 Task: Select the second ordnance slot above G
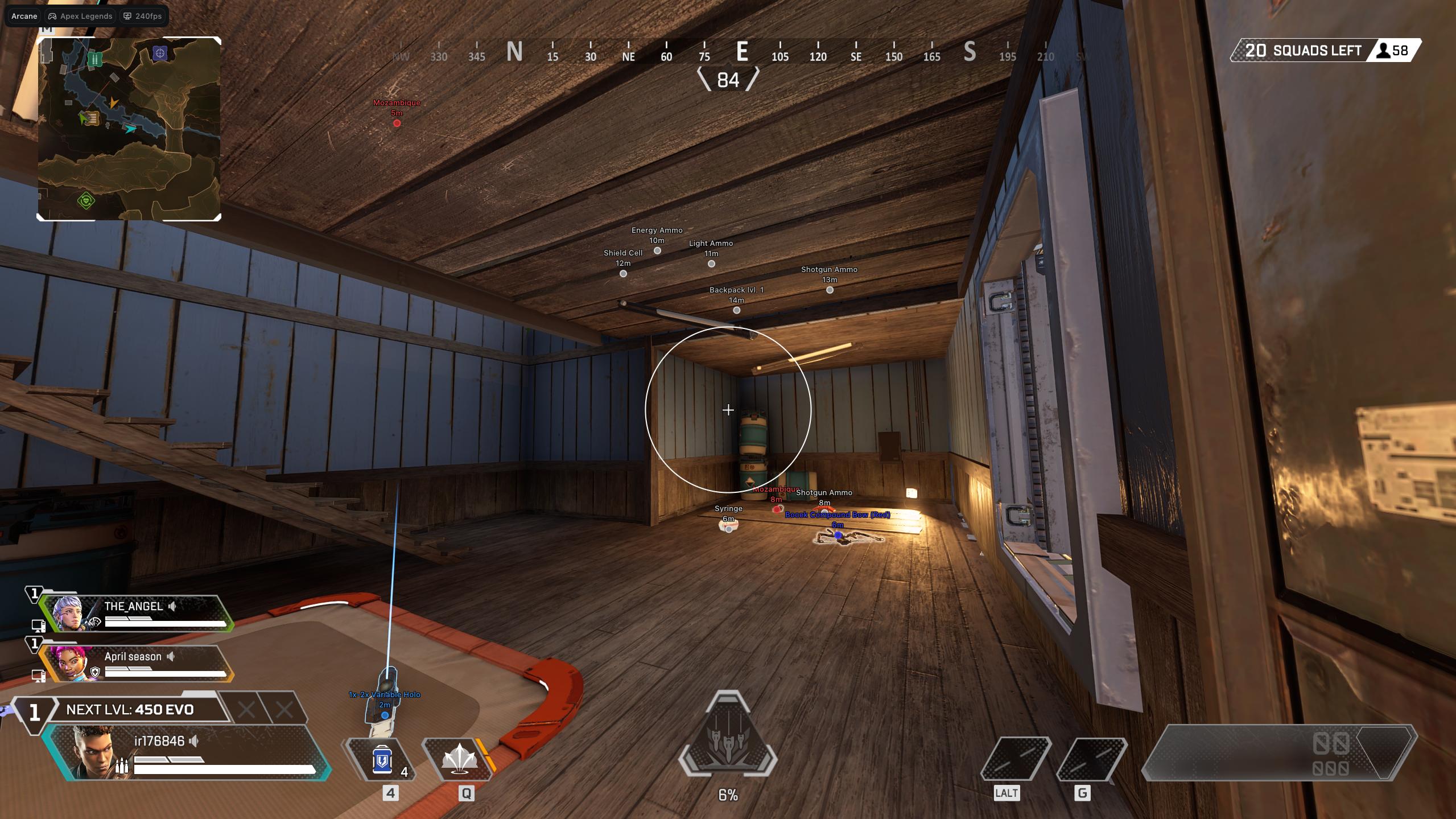tap(1091, 759)
